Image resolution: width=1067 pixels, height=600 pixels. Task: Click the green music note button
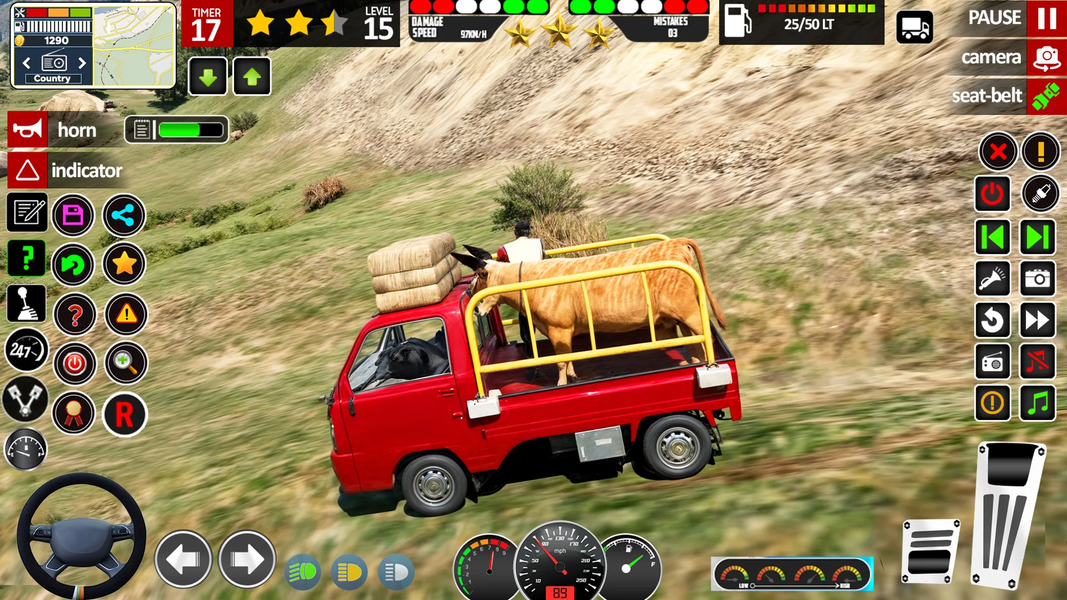(1039, 403)
